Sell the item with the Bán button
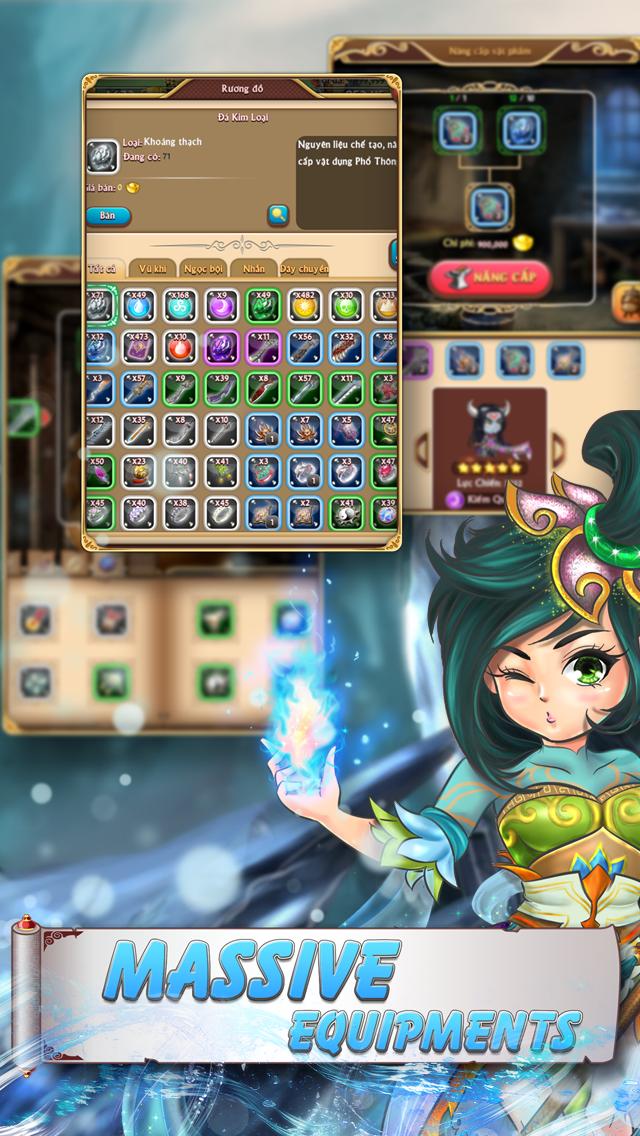This screenshot has width=640, height=1136. coord(108,215)
